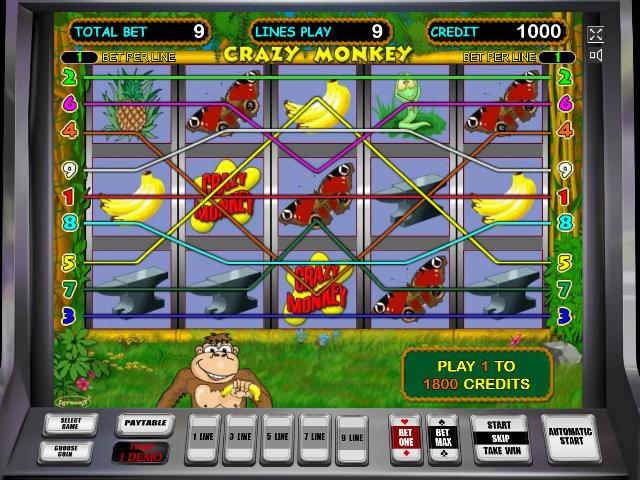Open the Select Game menu
The width and height of the screenshot is (640, 480).
(x=71, y=424)
